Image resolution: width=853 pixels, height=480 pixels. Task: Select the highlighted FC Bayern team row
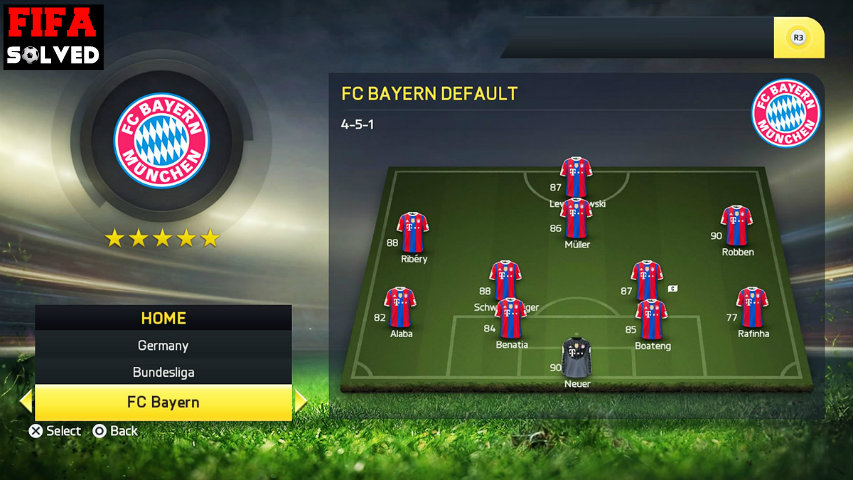pos(163,402)
